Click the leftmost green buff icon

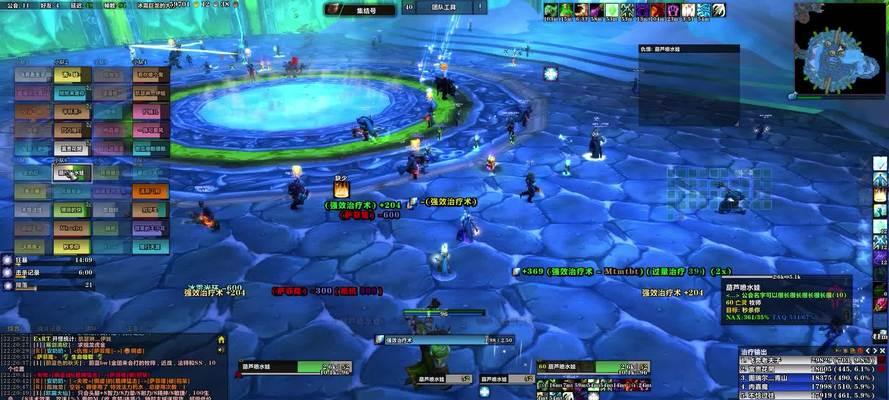552,11
